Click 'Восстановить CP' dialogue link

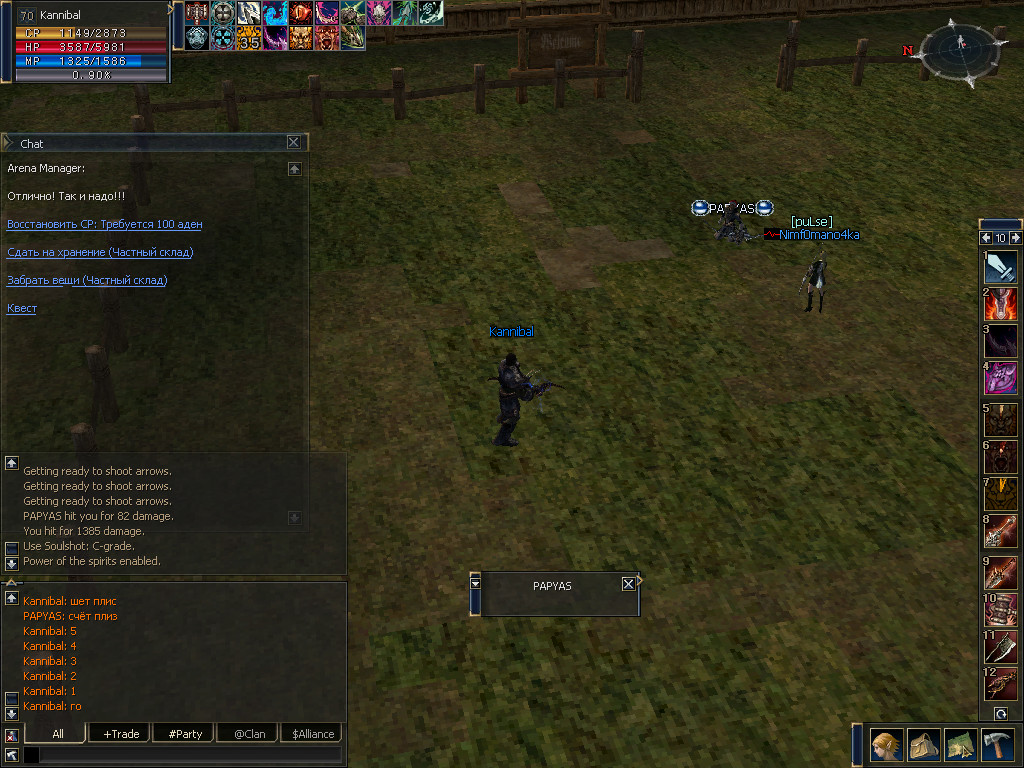pyautogui.click(x=104, y=224)
